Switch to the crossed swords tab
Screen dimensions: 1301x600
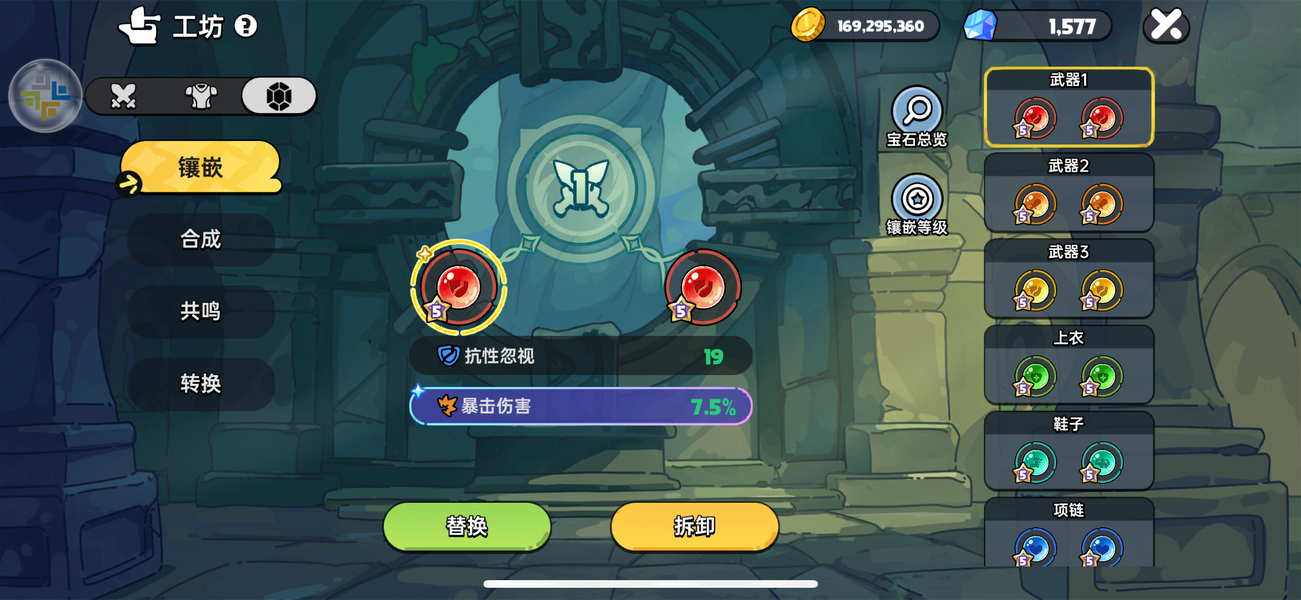[123, 96]
